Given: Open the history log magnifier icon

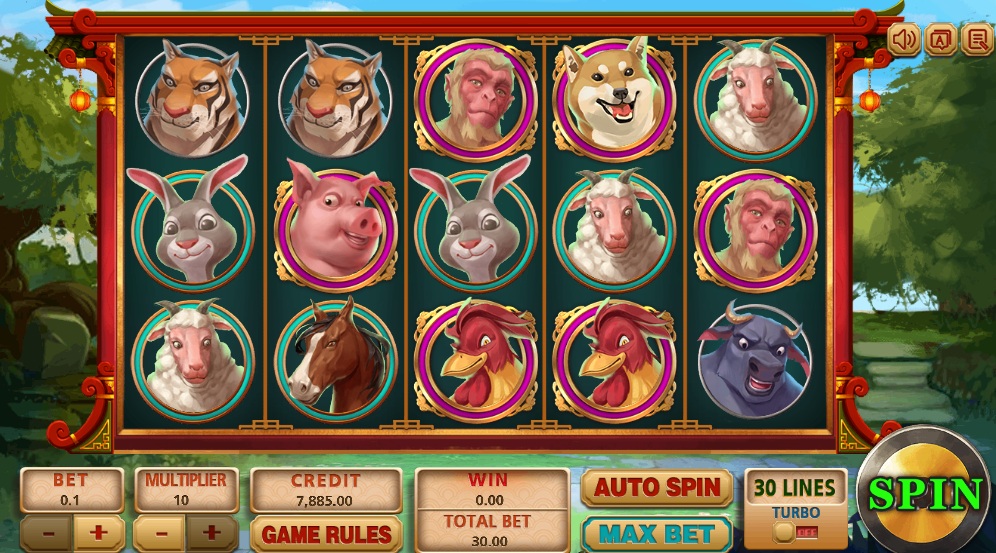Looking at the screenshot, I should pyautogui.click(x=975, y=39).
